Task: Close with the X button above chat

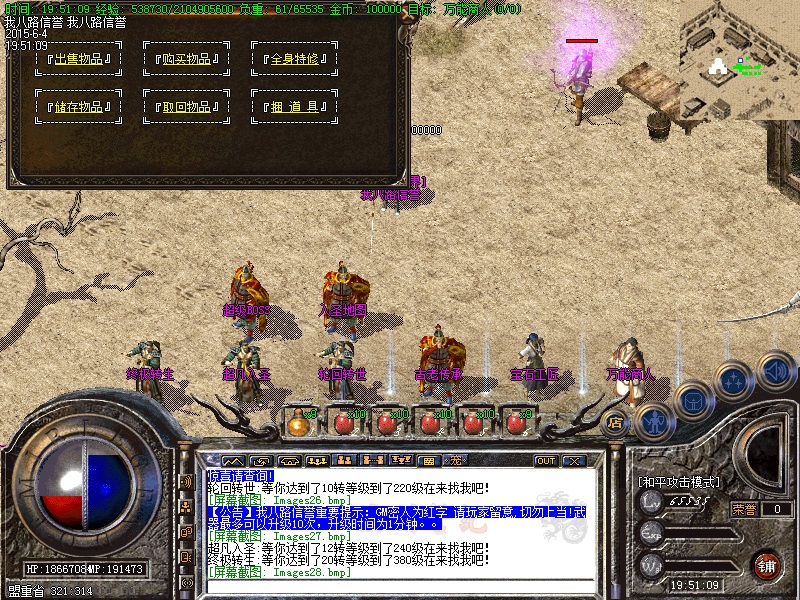Action: (573, 461)
